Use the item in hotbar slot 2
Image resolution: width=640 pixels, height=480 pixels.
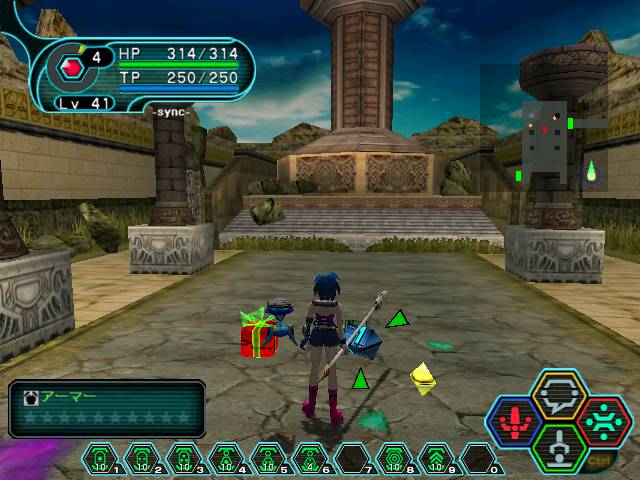point(142,459)
